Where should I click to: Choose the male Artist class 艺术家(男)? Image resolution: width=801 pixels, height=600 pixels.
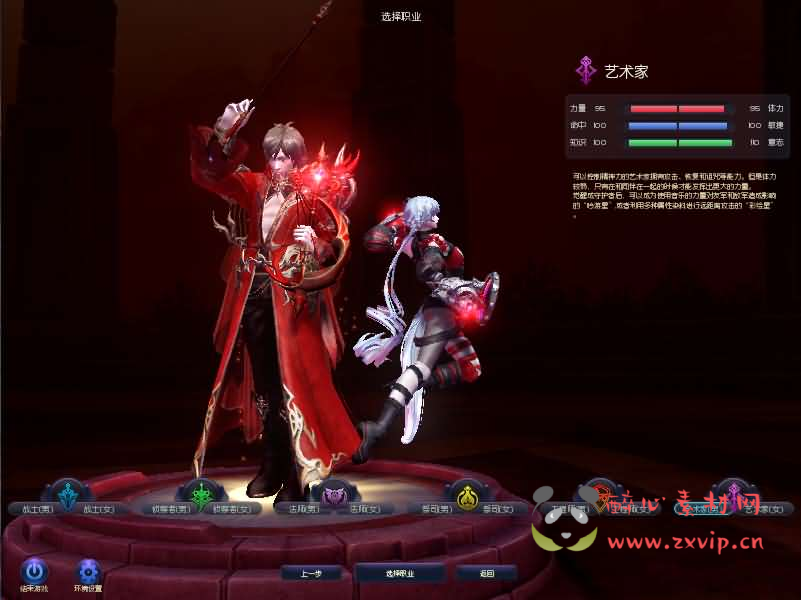pyautogui.click(x=702, y=509)
